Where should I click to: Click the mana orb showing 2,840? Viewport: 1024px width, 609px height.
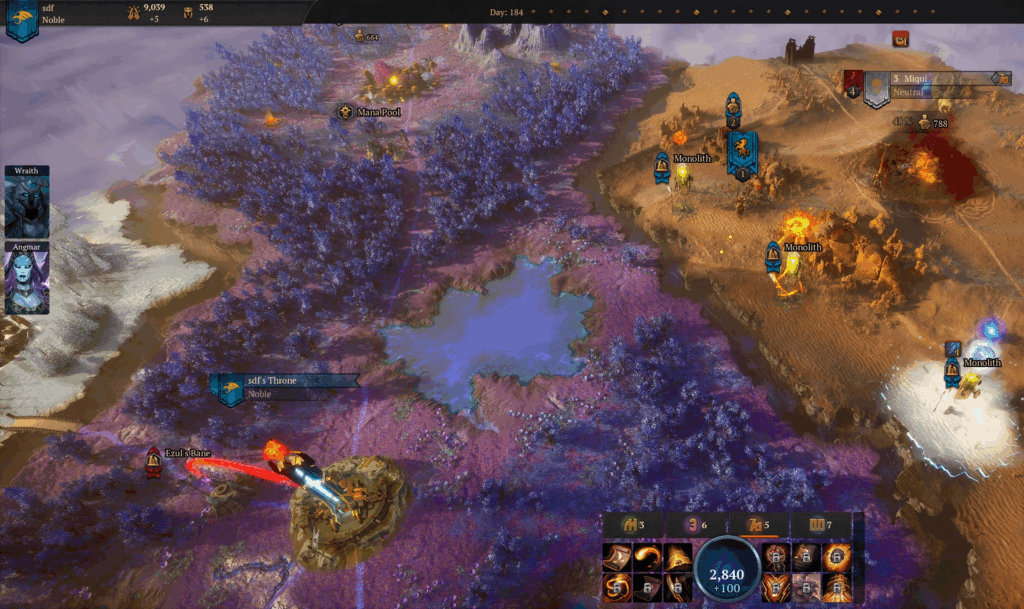click(x=727, y=571)
